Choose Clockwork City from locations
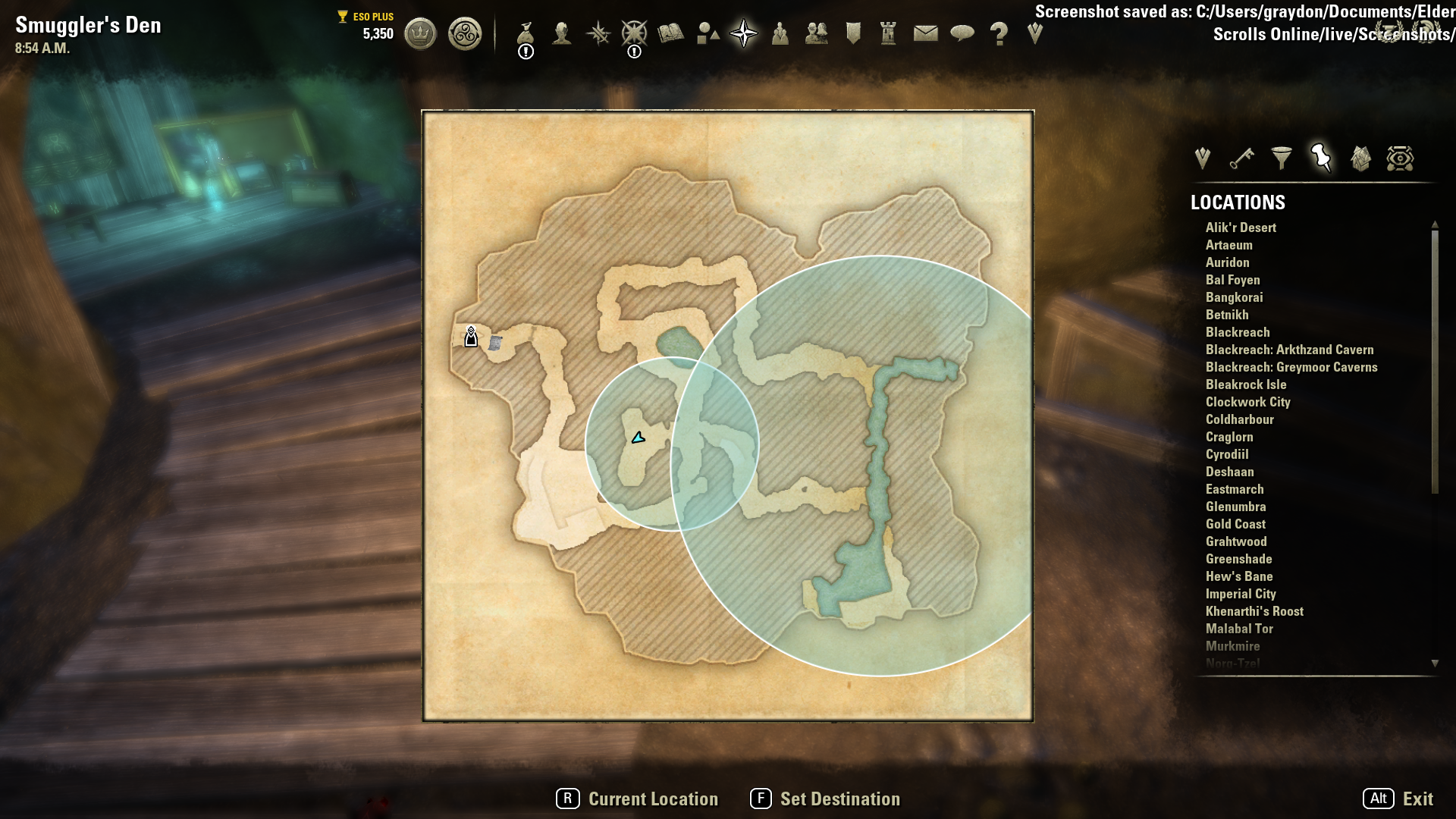1456x819 pixels. point(1247,402)
